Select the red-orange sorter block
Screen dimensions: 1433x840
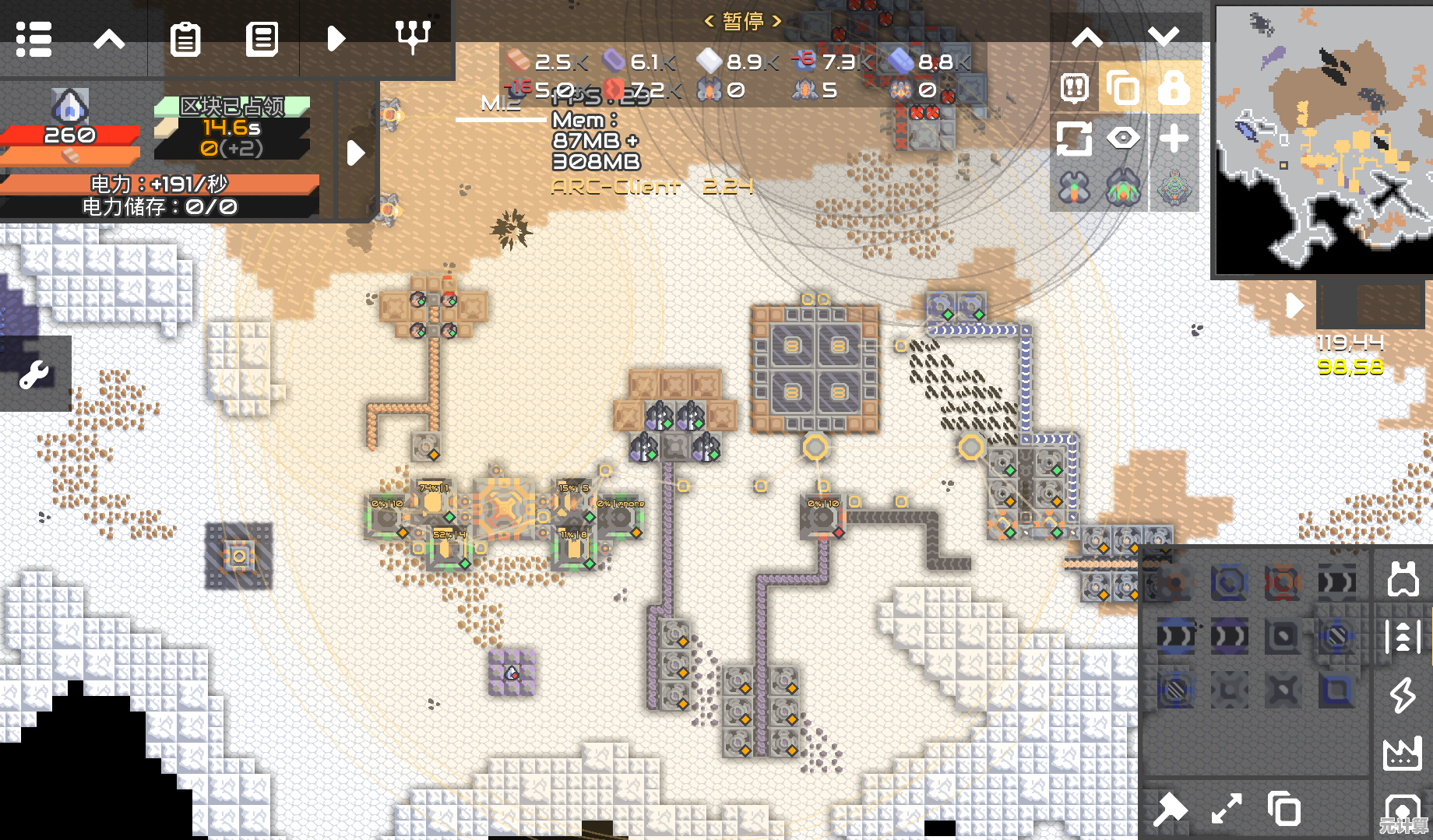click(x=1283, y=582)
